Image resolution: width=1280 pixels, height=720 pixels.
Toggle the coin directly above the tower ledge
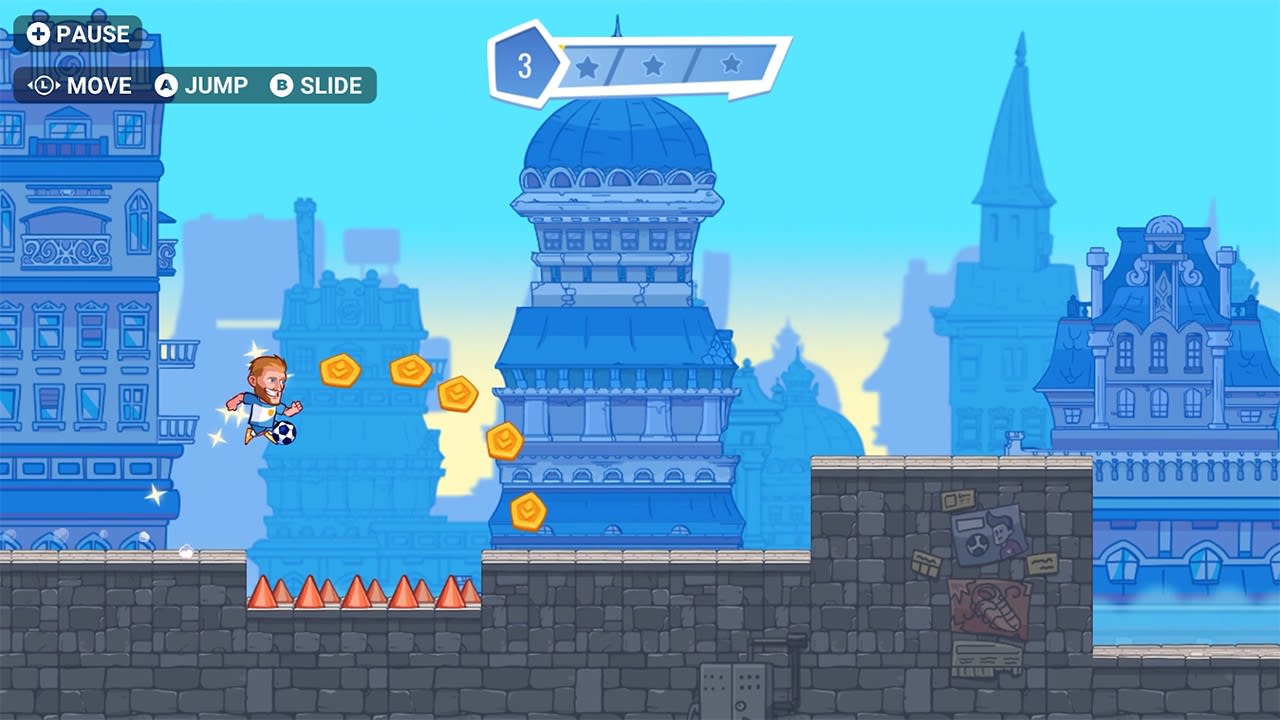504,440
